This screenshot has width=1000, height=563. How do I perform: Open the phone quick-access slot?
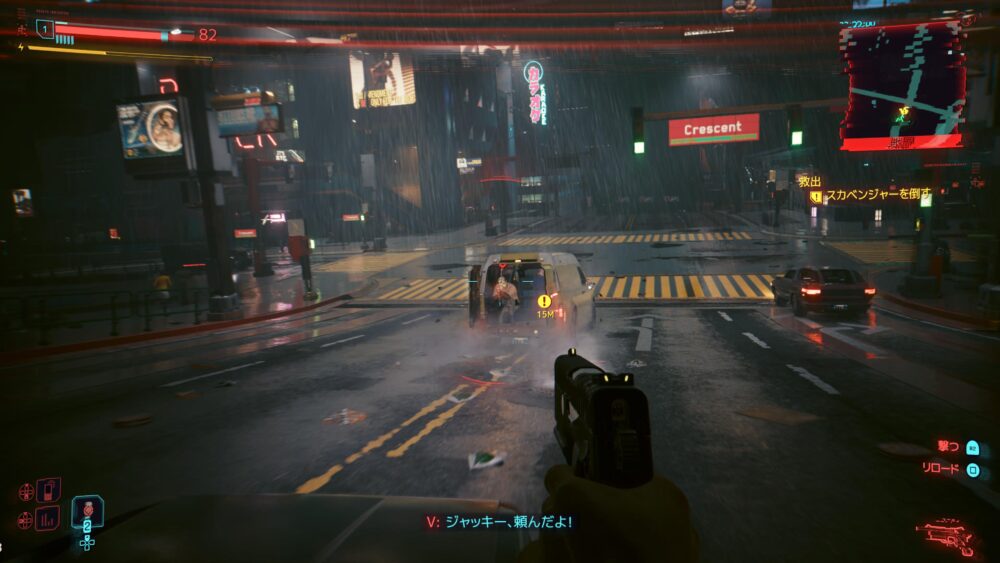[48, 490]
